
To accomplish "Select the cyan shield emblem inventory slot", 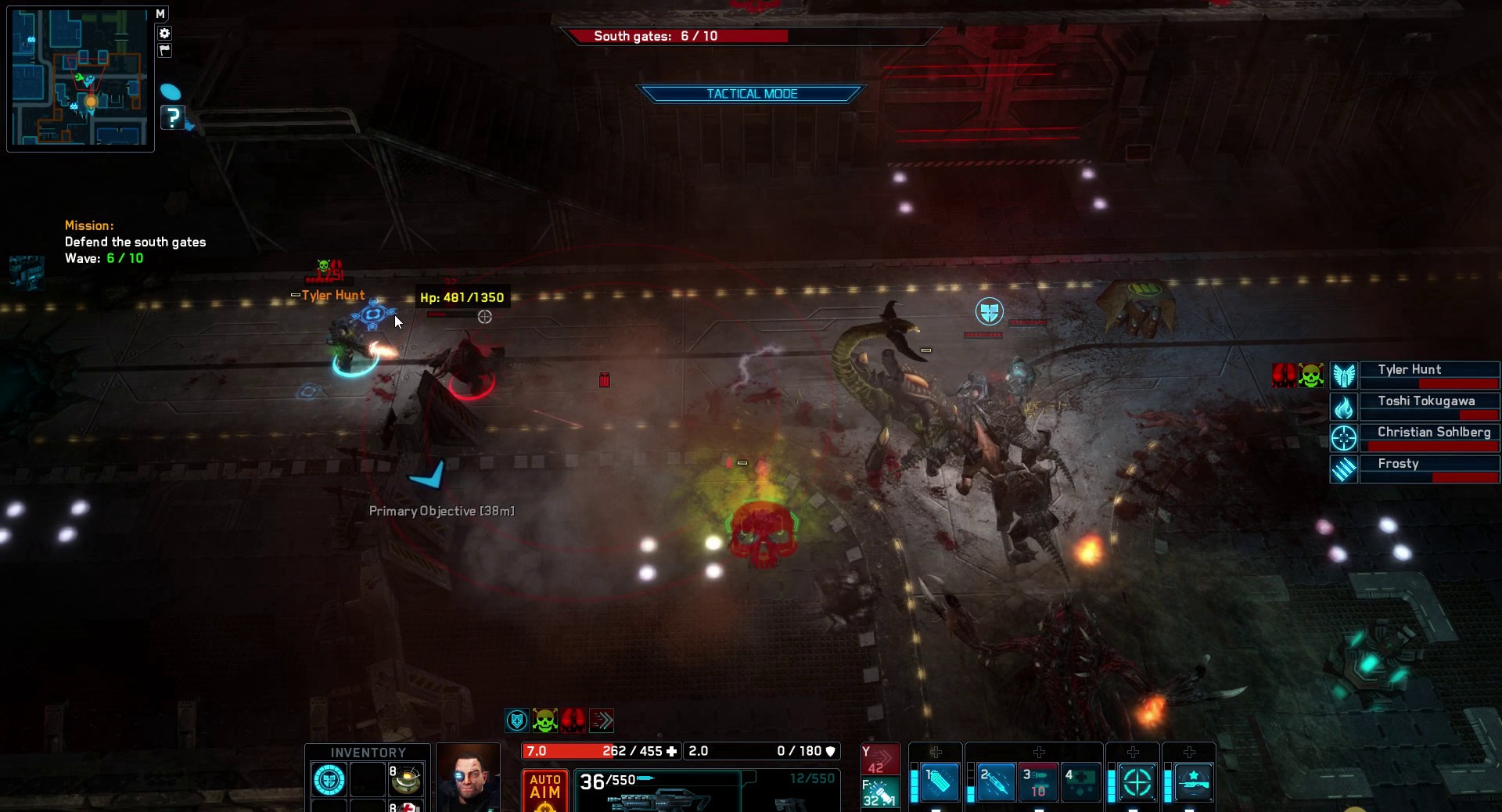I will (x=329, y=780).
